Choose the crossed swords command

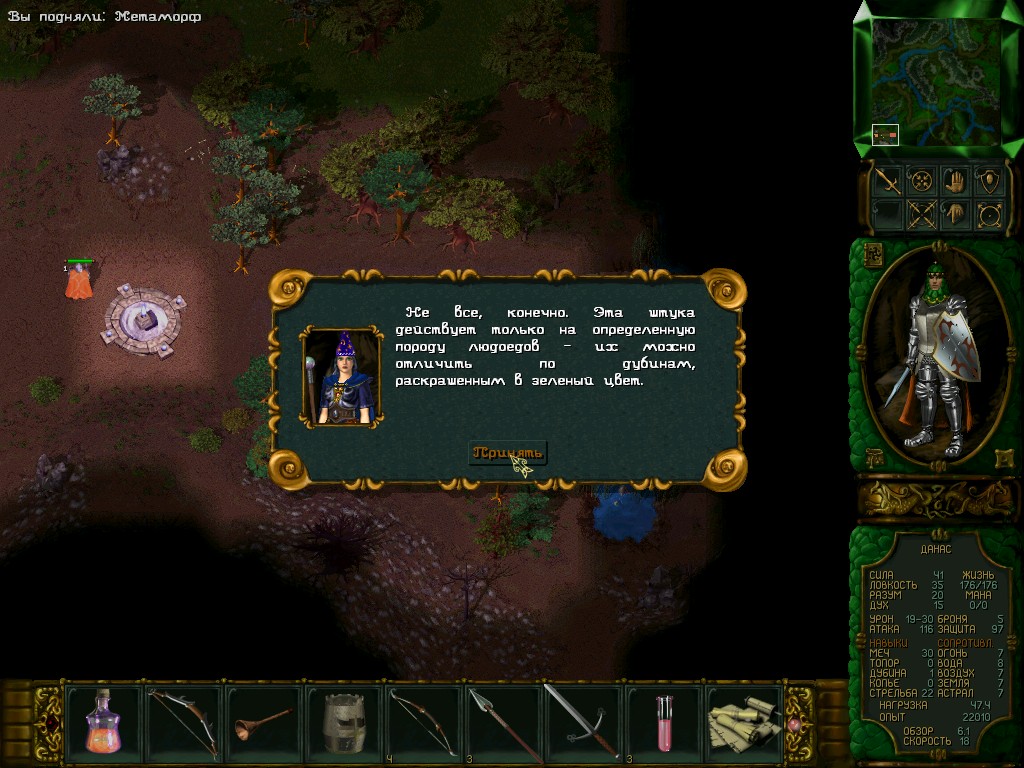pos(921,214)
